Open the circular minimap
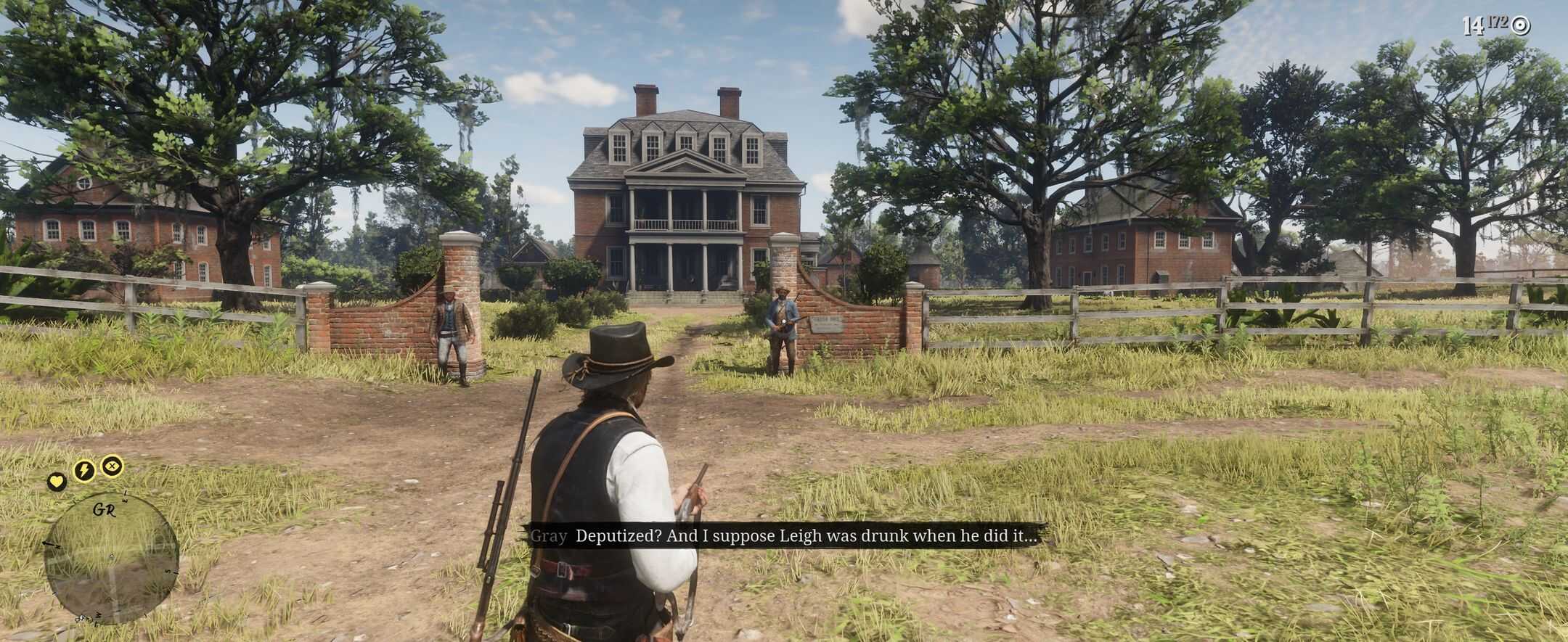 110,557
